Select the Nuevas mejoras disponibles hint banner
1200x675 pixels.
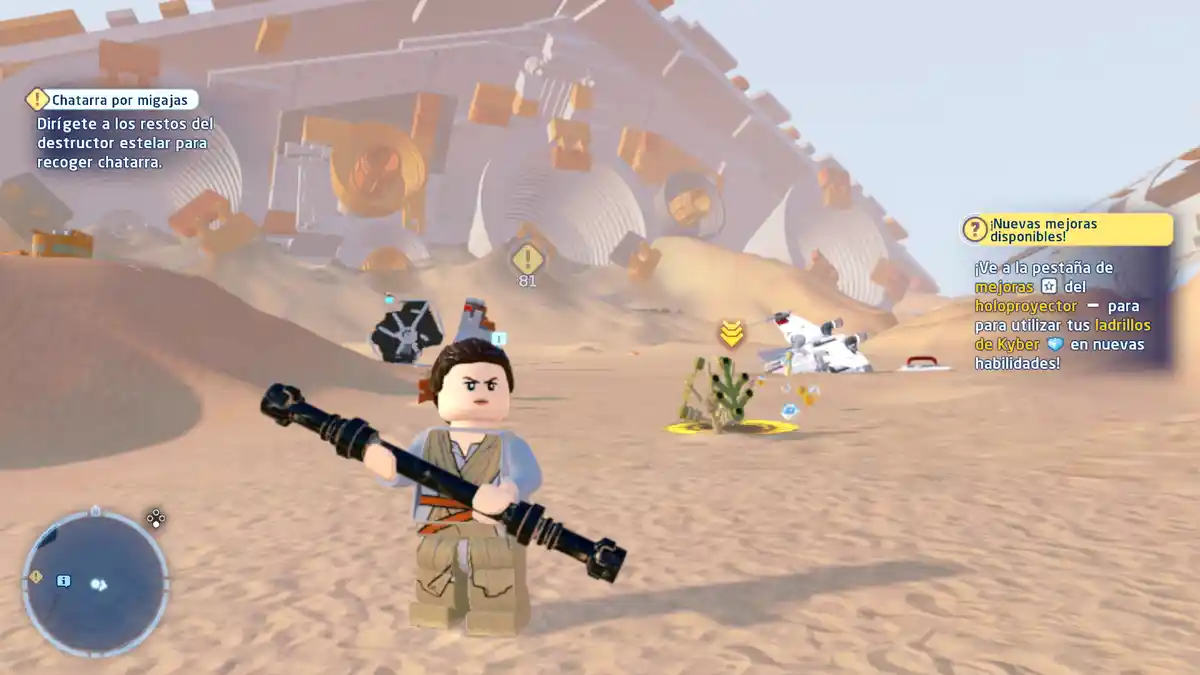(x=1066, y=229)
